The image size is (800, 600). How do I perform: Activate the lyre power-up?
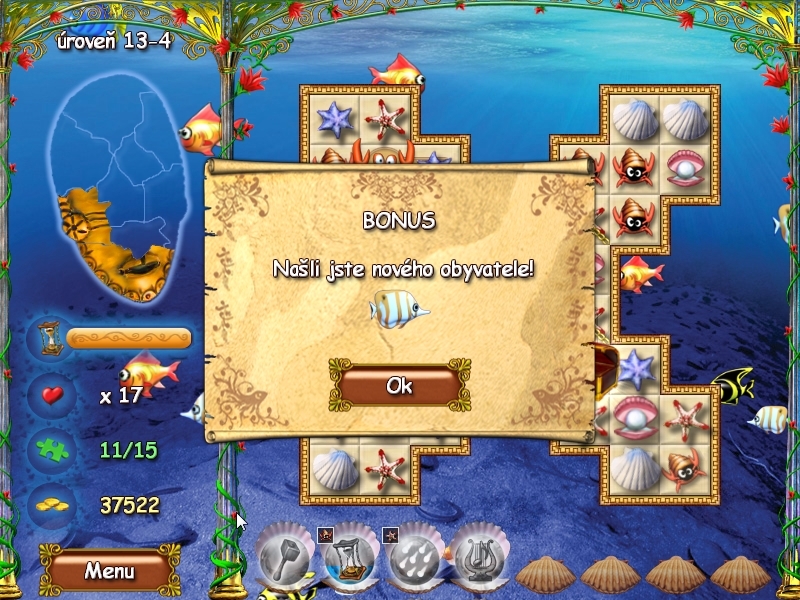click(x=478, y=558)
